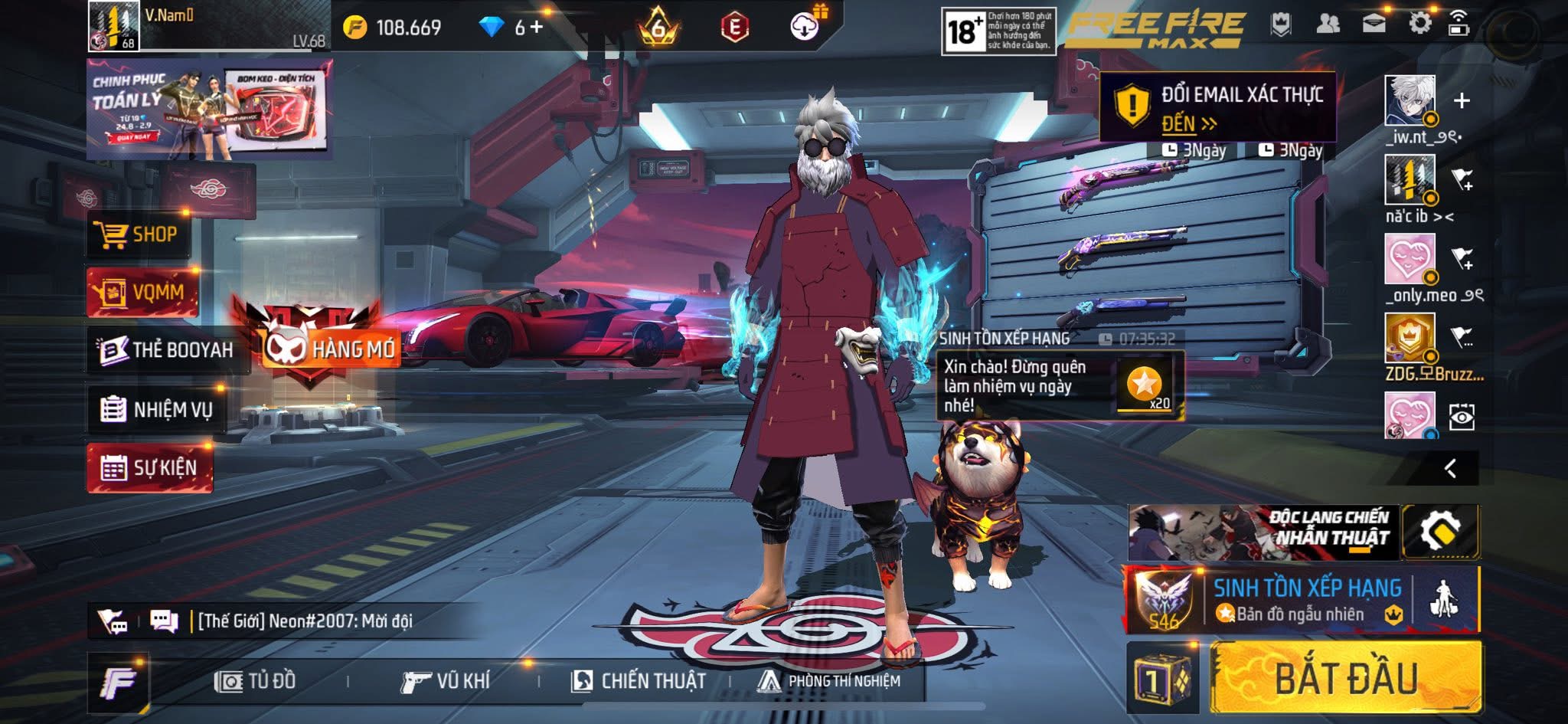Open the VQMM lucky spin menu
This screenshot has height=724, width=1568.
(x=142, y=292)
